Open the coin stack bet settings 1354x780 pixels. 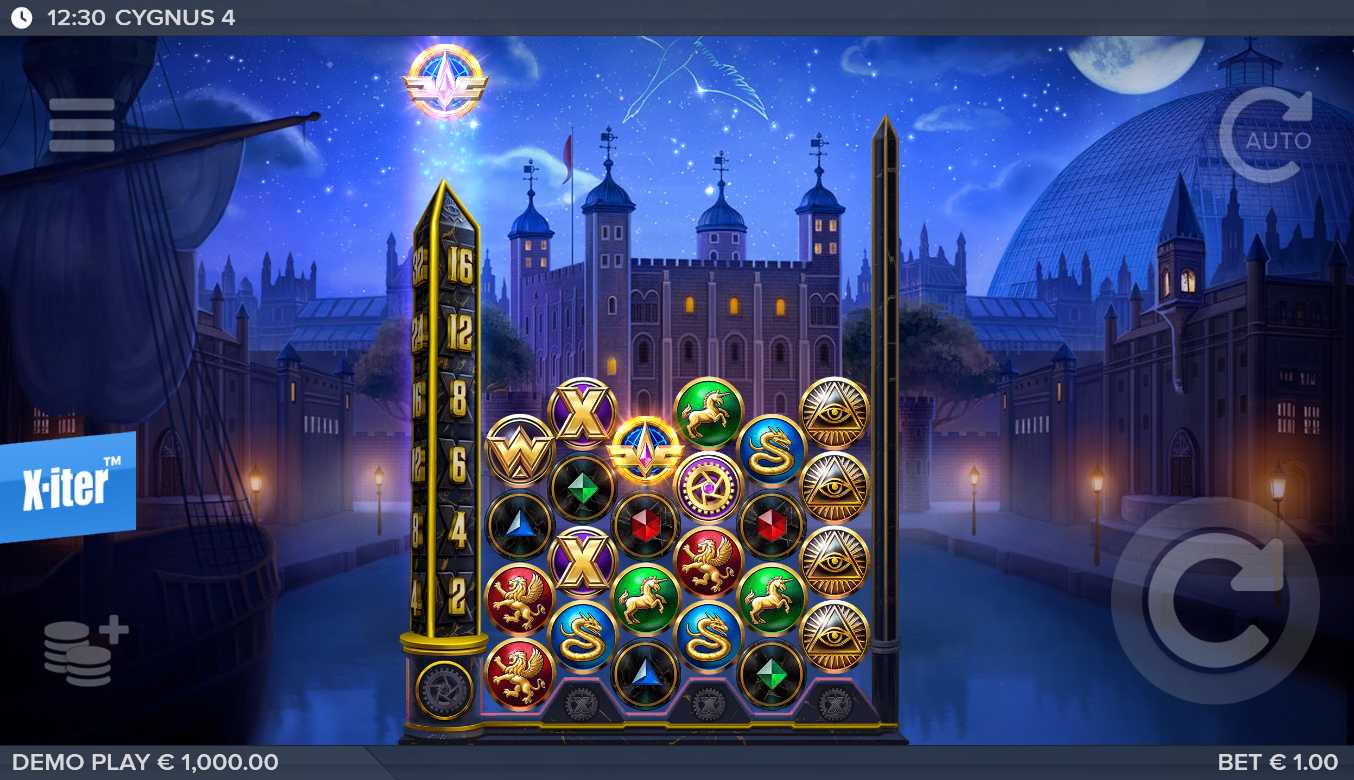click(x=84, y=652)
